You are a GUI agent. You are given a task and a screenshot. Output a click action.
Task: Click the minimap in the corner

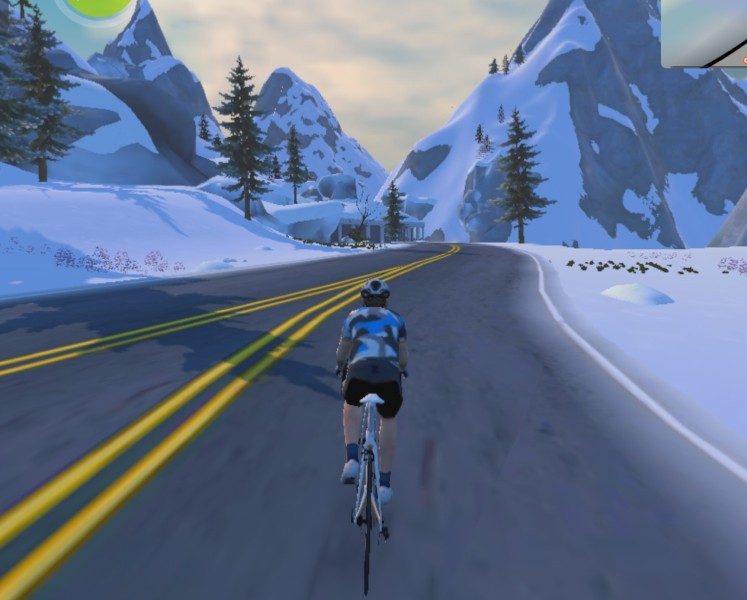point(704,32)
